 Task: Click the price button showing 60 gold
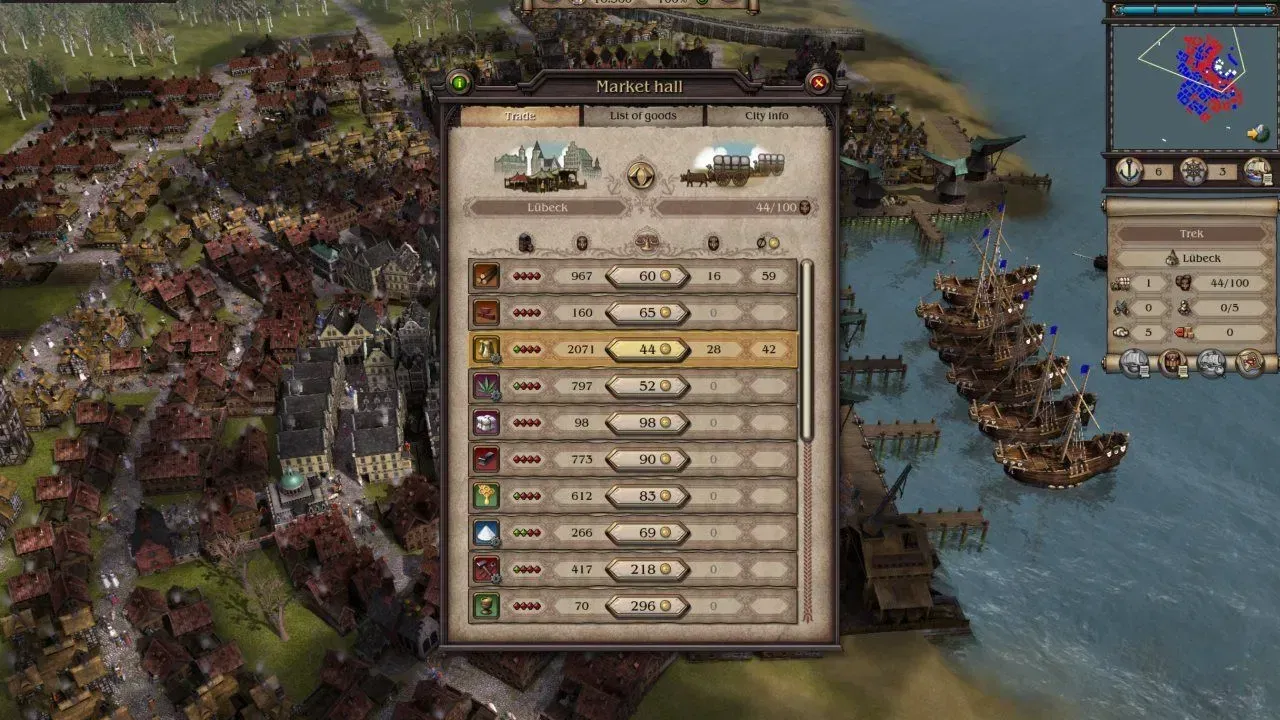coord(647,276)
